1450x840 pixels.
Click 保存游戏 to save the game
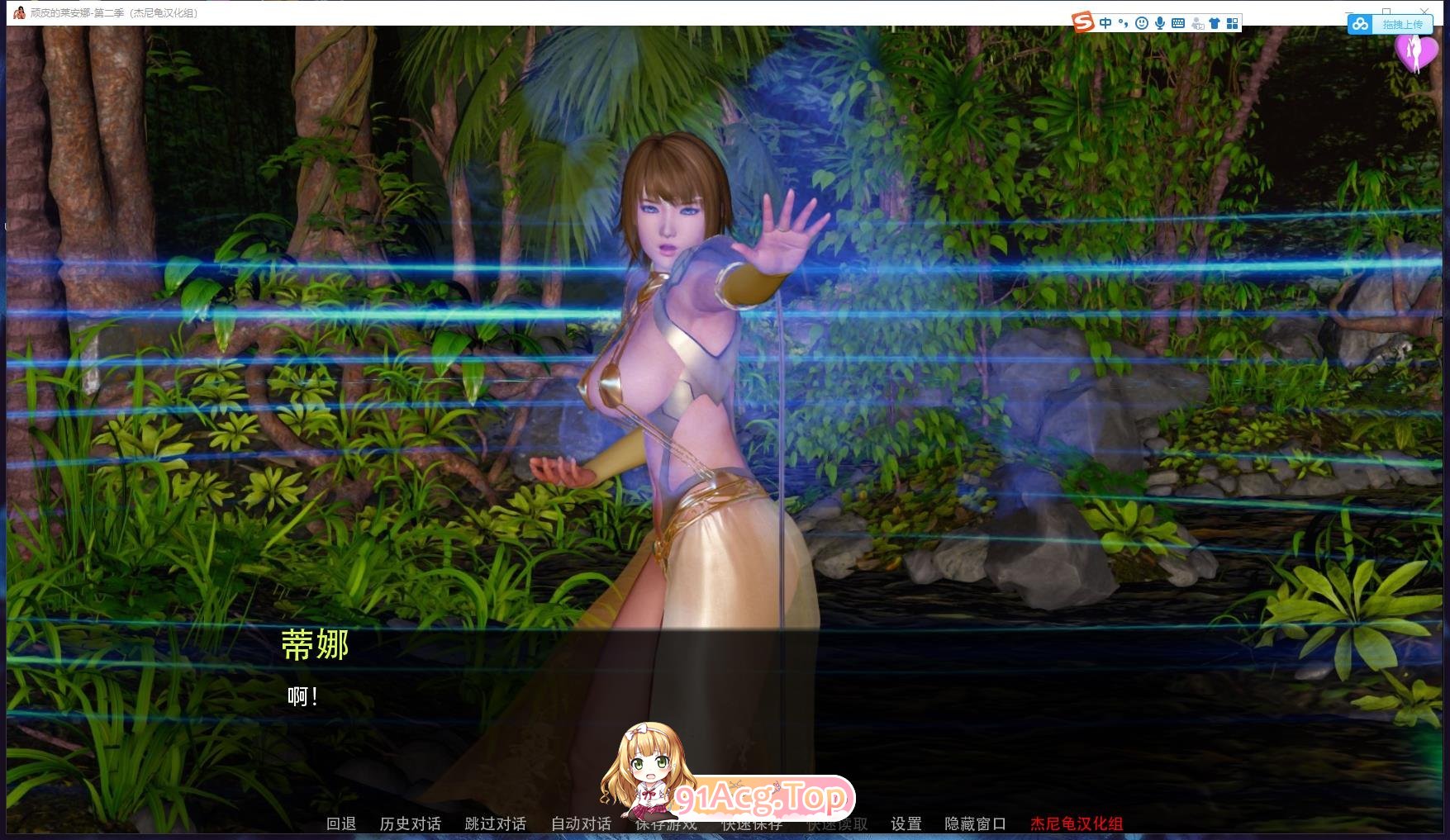click(666, 823)
